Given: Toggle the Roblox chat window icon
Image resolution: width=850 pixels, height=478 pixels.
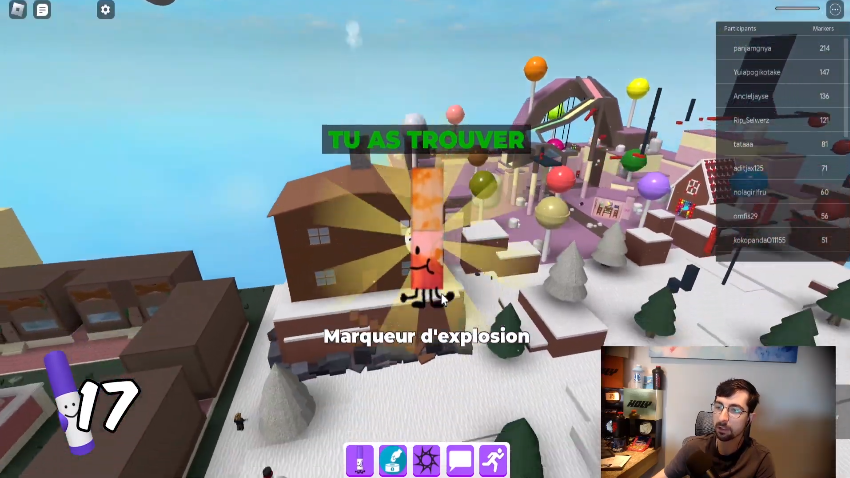Looking at the screenshot, I should click(42, 10).
